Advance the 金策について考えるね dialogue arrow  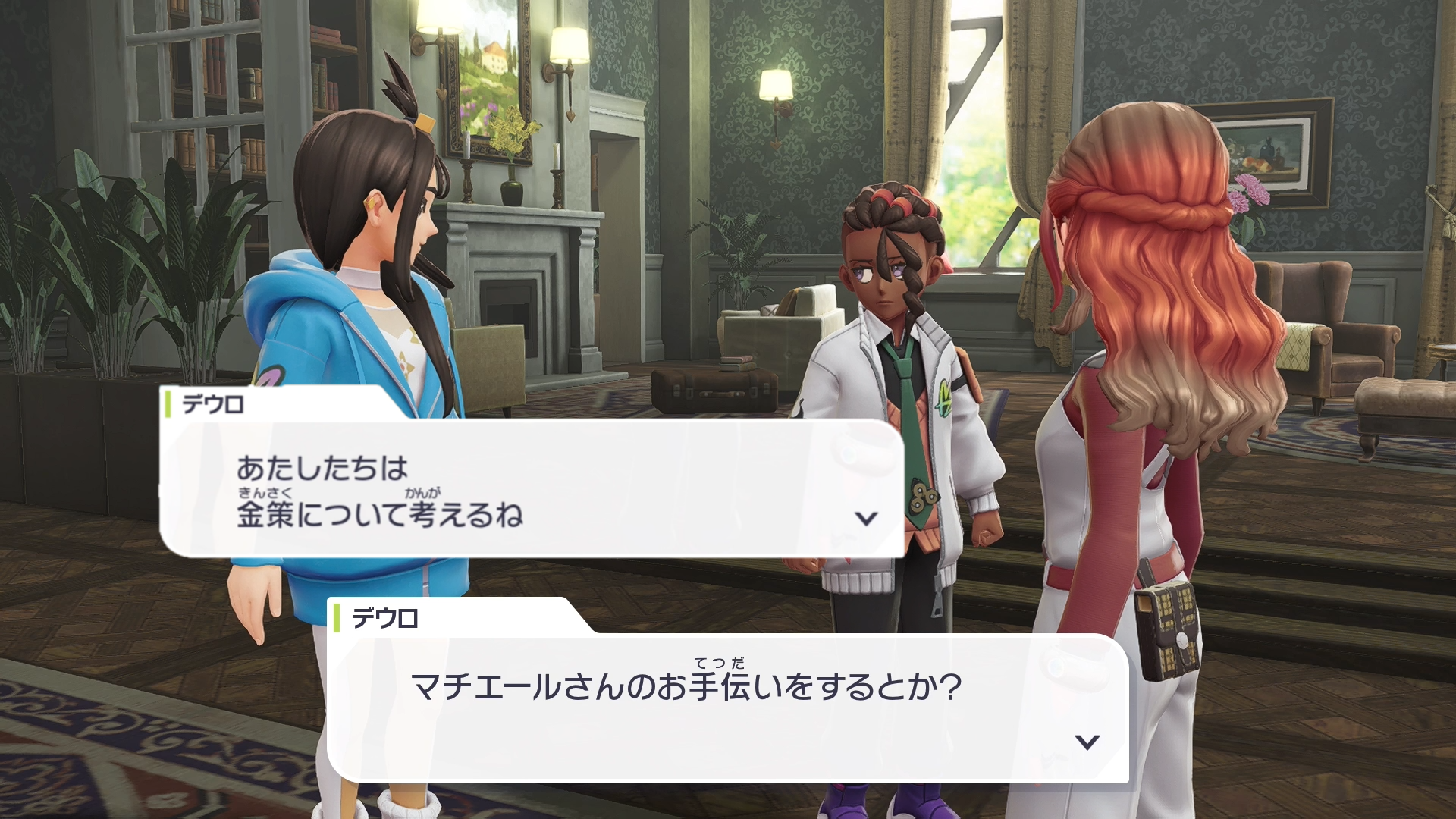866,519
